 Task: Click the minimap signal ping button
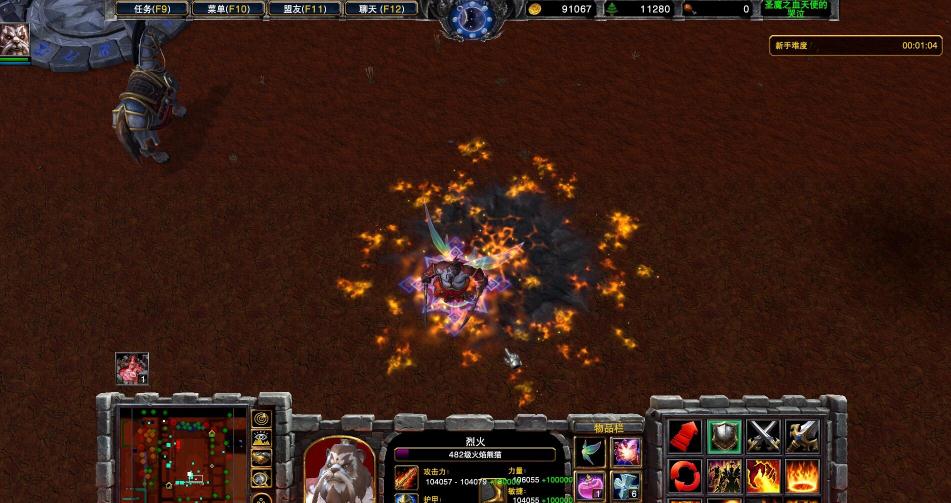(x=261, y=418)
